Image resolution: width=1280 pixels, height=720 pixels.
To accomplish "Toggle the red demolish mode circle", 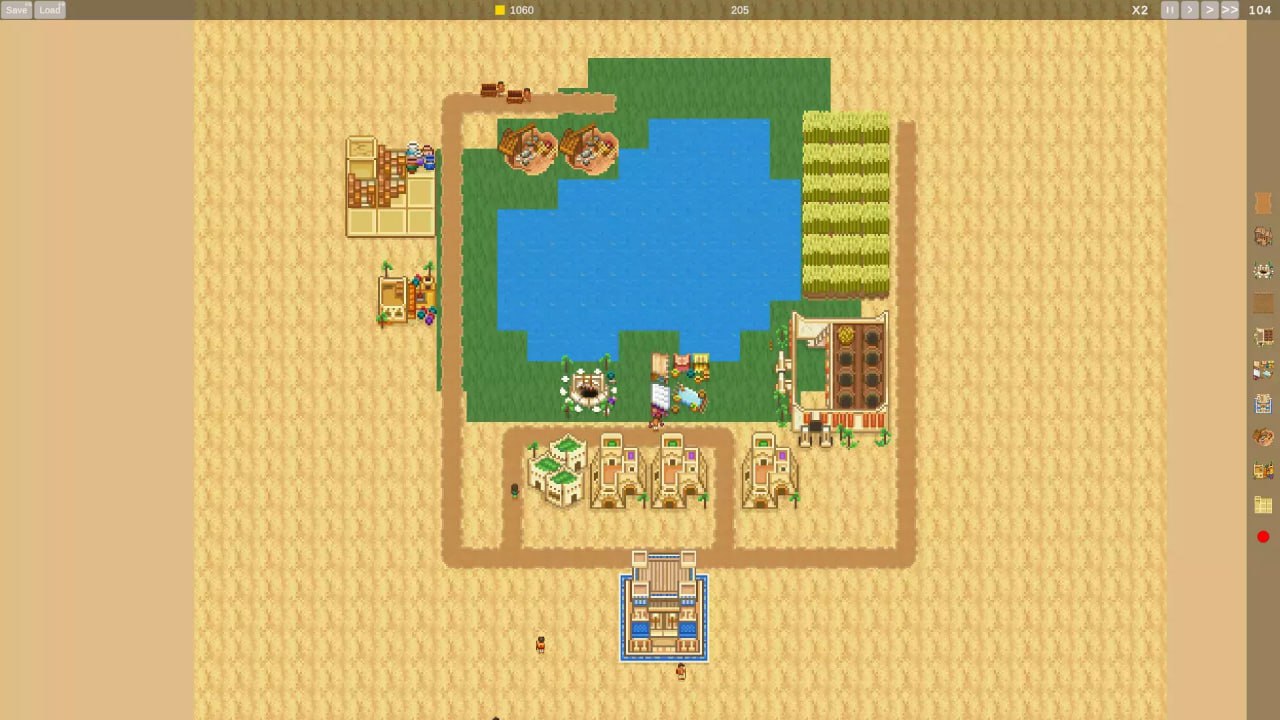I will (1263, 537).
